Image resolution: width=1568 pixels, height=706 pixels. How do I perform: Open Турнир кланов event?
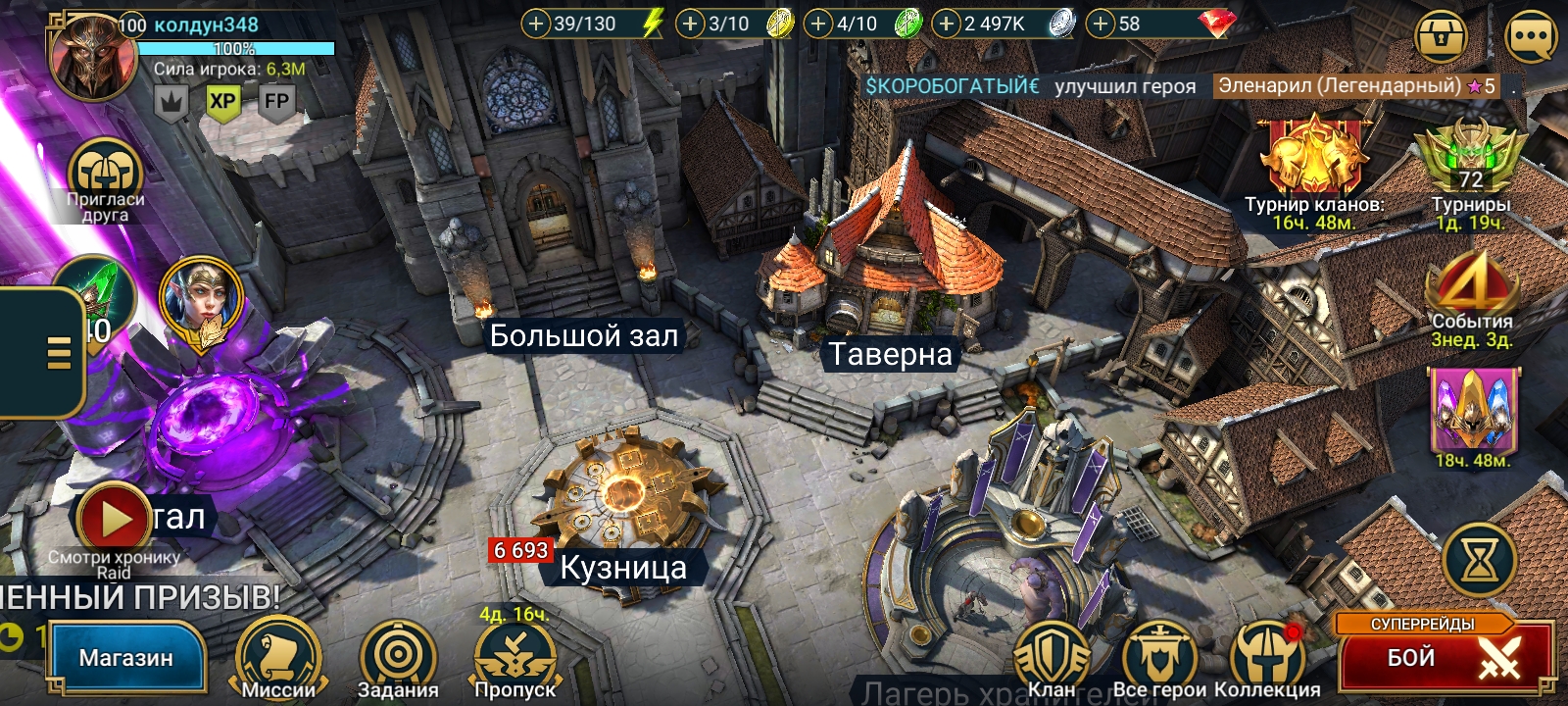1313,162
